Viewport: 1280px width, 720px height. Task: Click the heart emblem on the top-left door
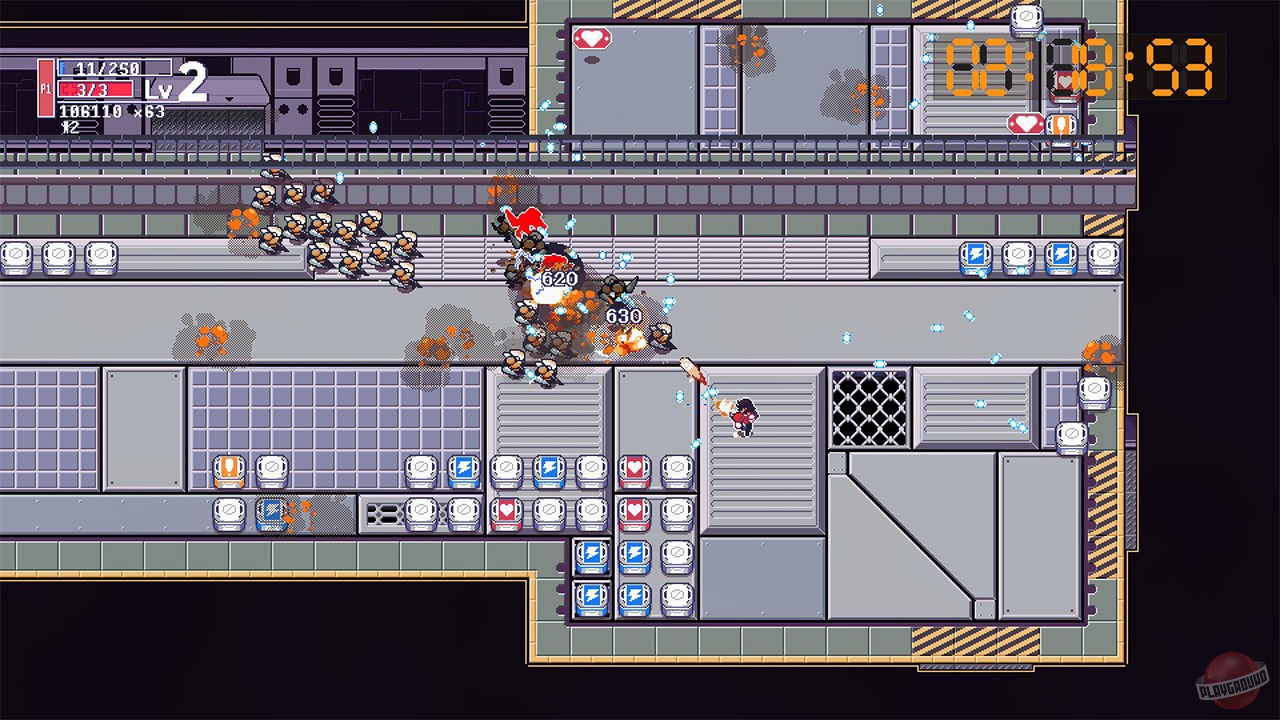tap(593, 38)
